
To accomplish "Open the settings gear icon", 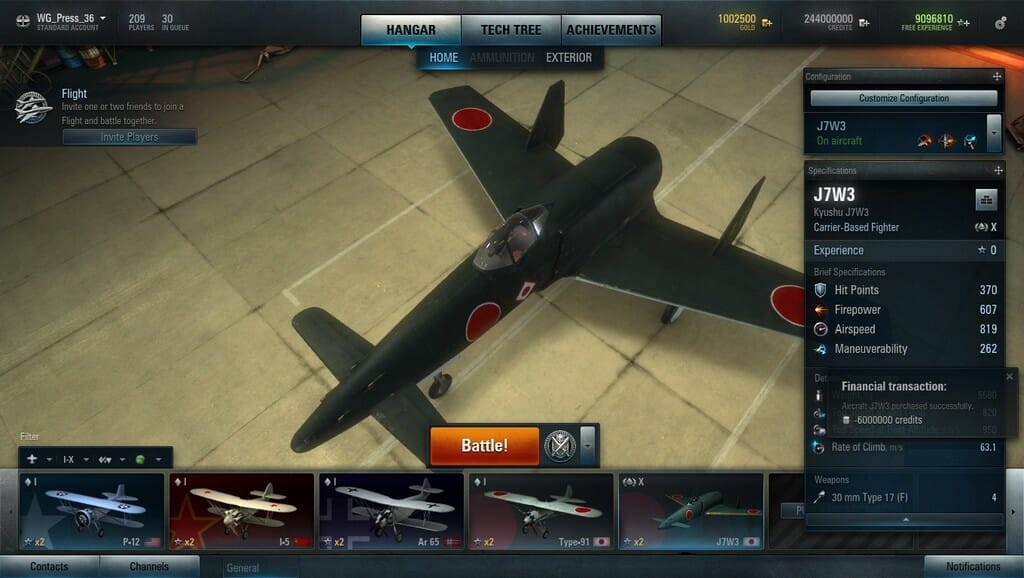I will point(1001,22).
